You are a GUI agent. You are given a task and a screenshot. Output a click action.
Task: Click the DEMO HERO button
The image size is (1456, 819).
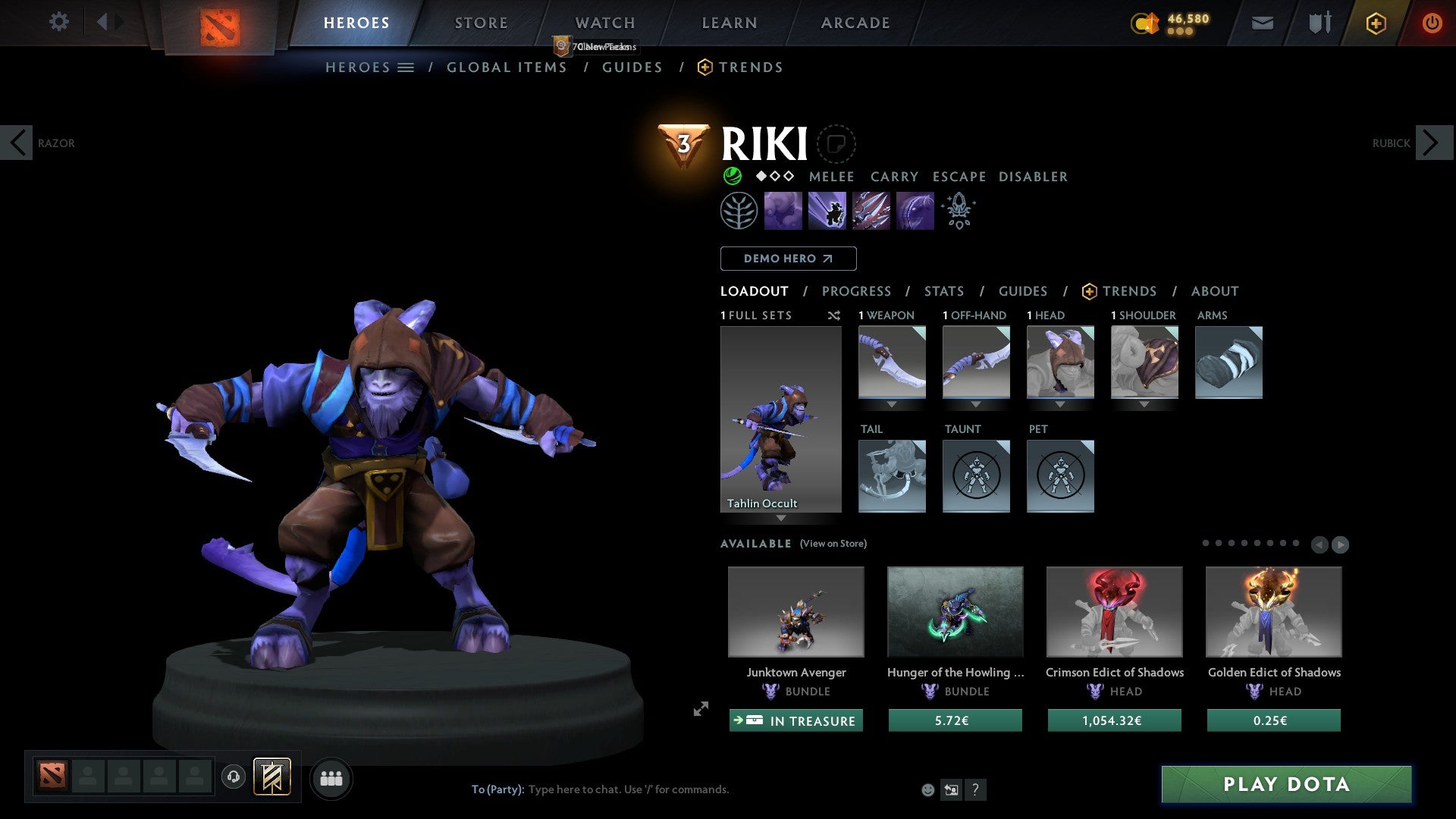788,259
